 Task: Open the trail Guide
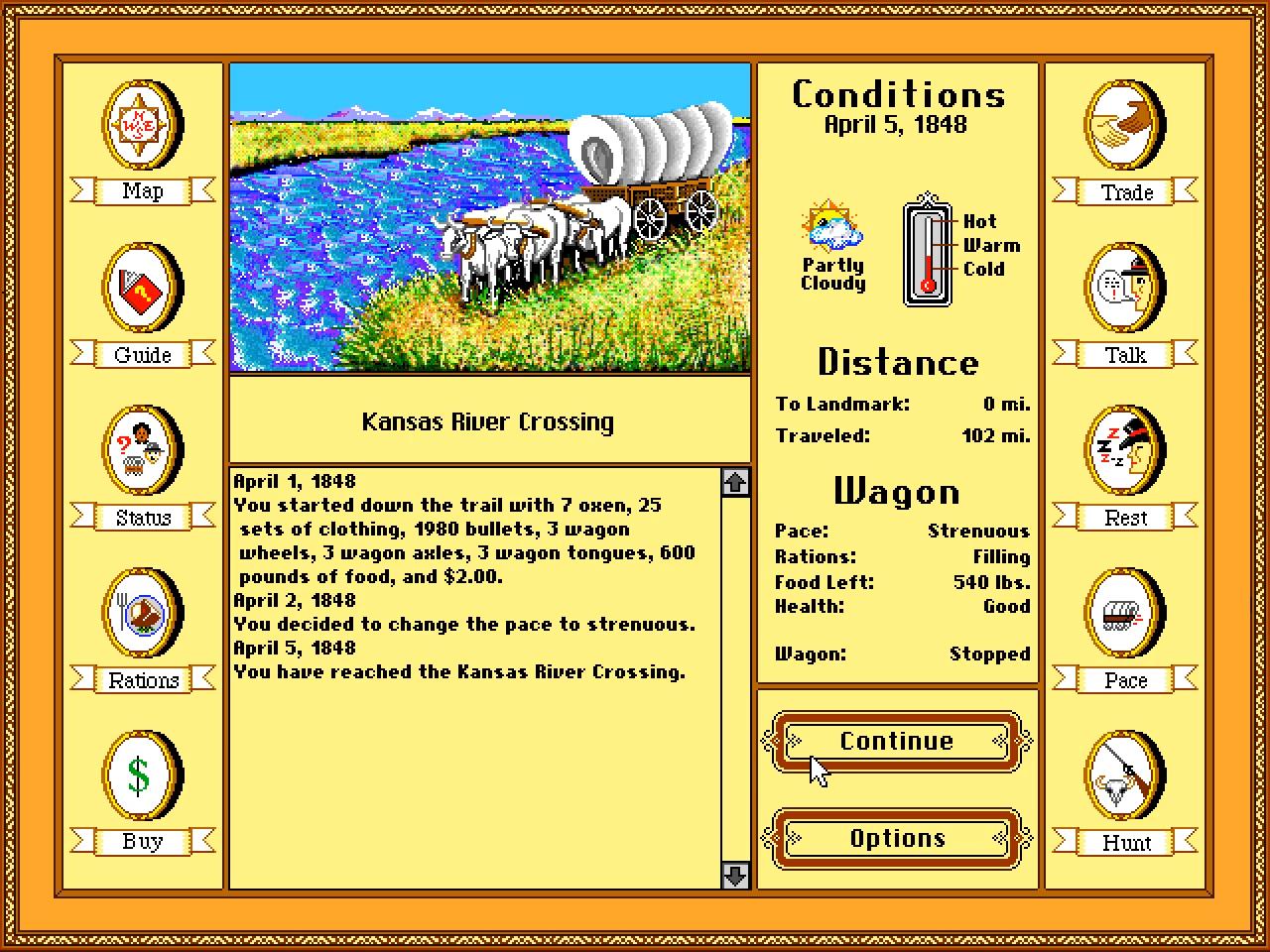coord(141,289)
